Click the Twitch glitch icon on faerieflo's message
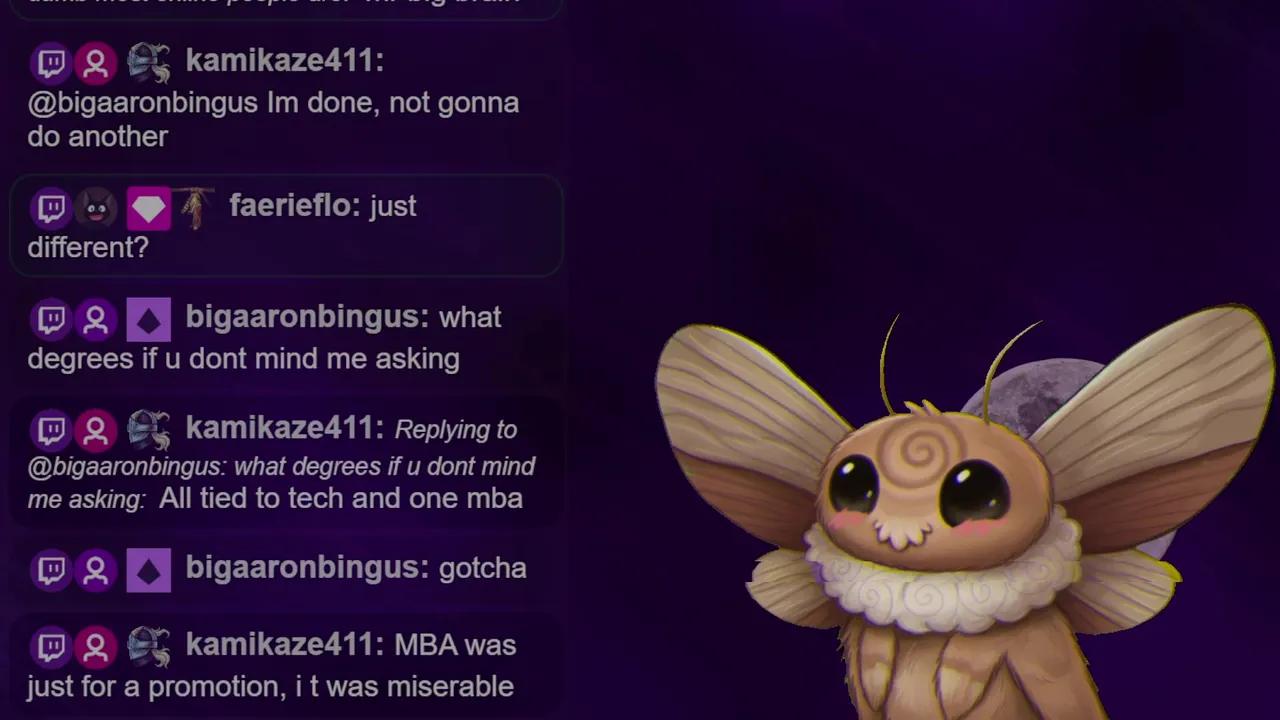Image resolution: width=1280 pixels, height=720 pixels. pyautogui.click(x=51, y=207)
